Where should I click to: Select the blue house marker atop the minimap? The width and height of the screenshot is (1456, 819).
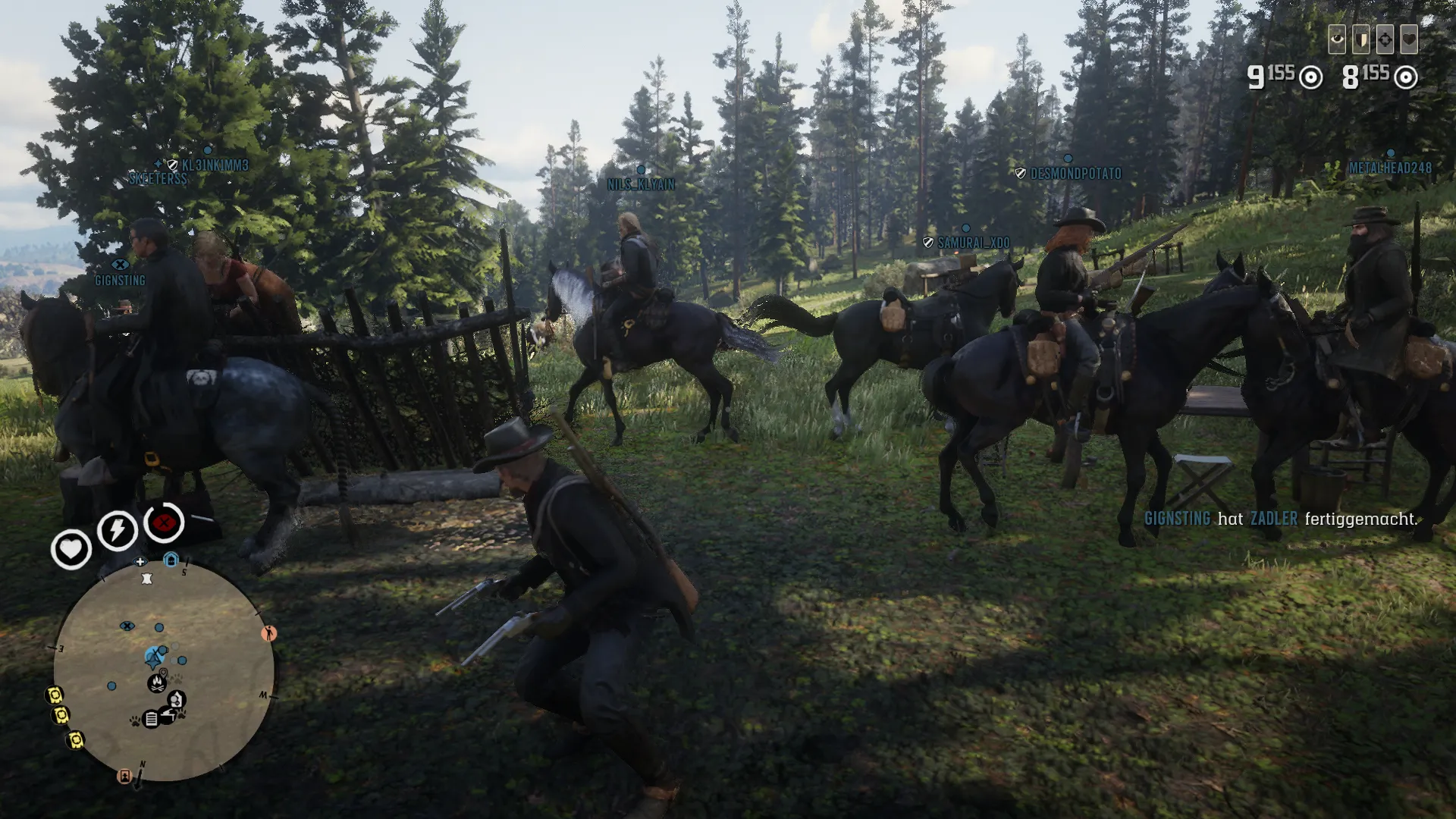(171, 560)
